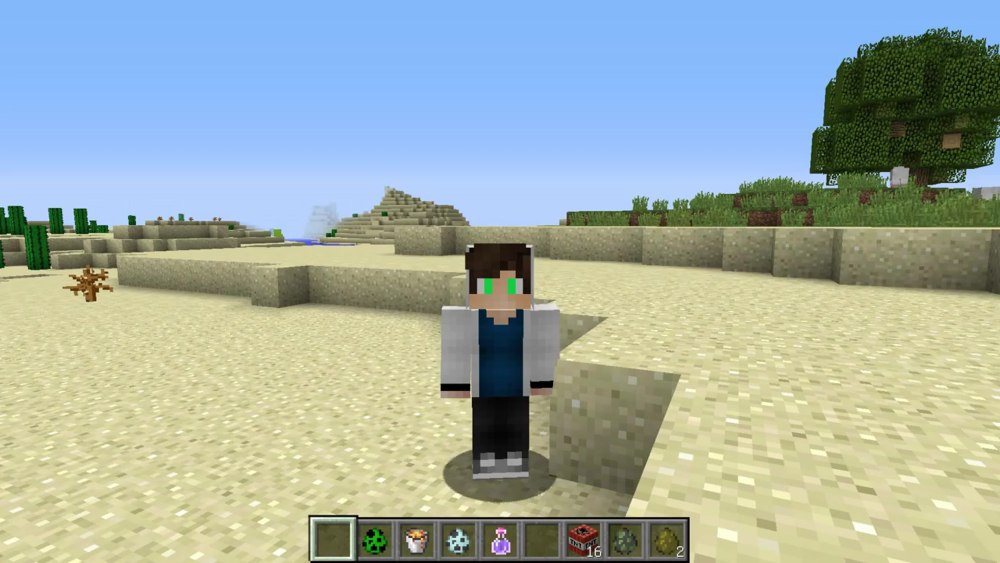Select the pale white spawn egg slot
Screen dimensions: 1000x563
click(457, 540)
